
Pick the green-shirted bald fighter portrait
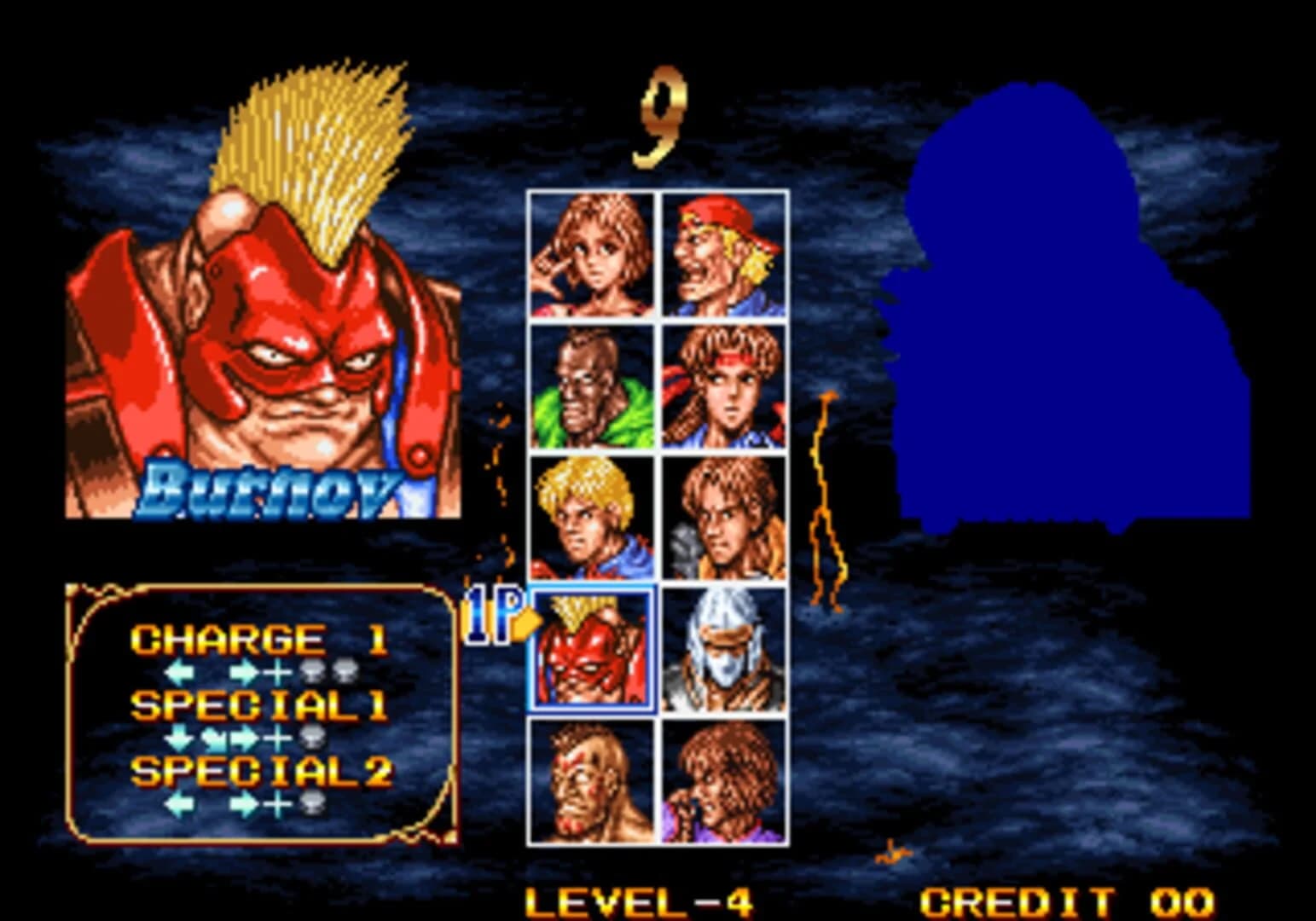[x=590, y=385]
